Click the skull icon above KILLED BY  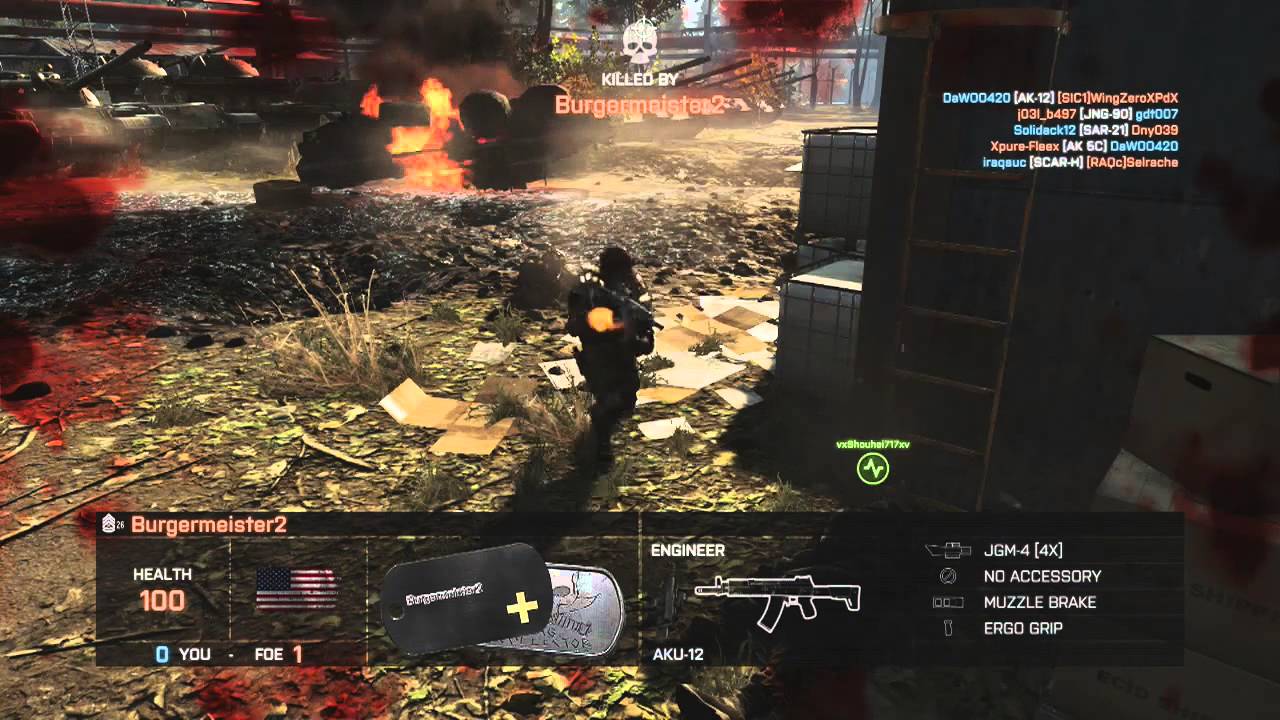coord(638,44)
